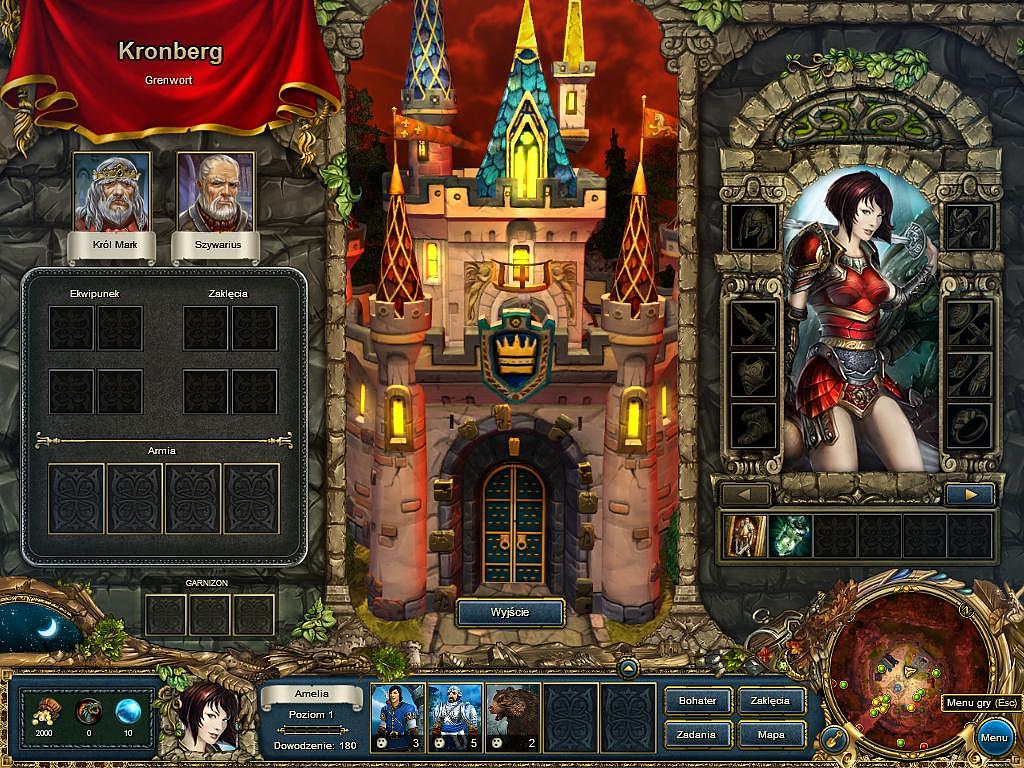Viewport: 1024px width, 768px height.
Task: Show the Zadania quest log
Action: tap(697, 734)
